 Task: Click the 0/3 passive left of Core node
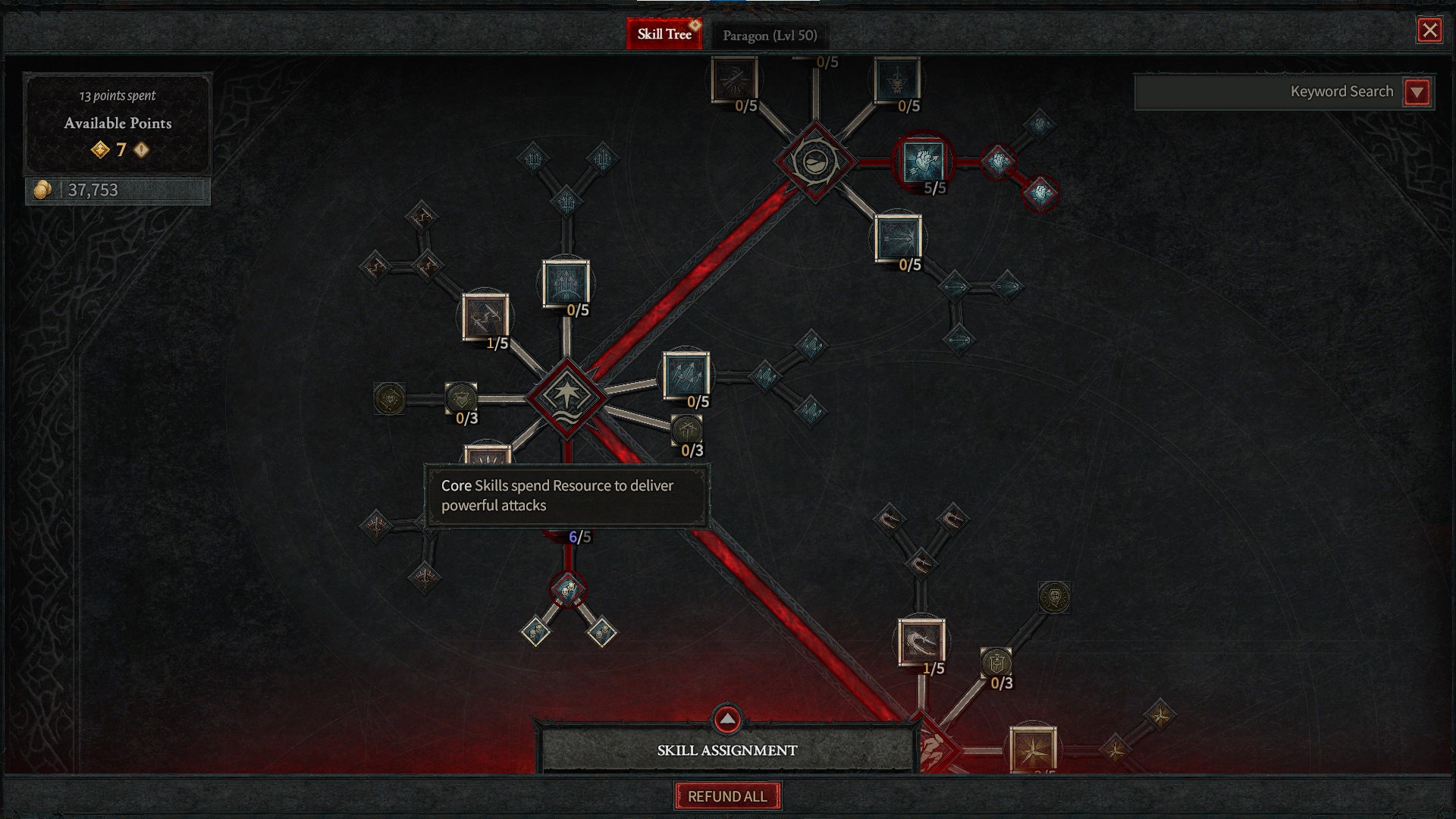point(462,395)
